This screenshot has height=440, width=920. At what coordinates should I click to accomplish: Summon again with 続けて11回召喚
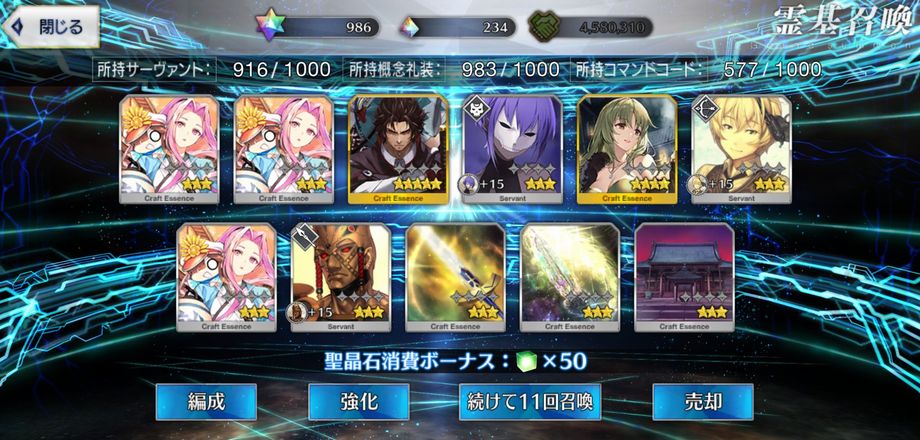530,402
